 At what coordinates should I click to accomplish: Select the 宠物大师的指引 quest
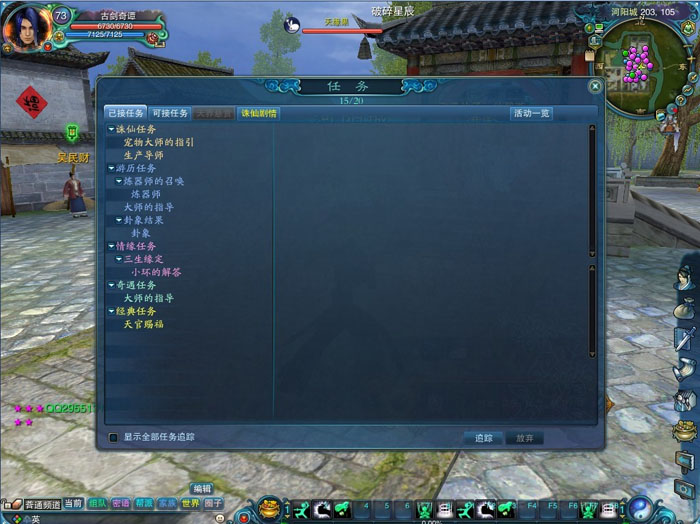159,142
